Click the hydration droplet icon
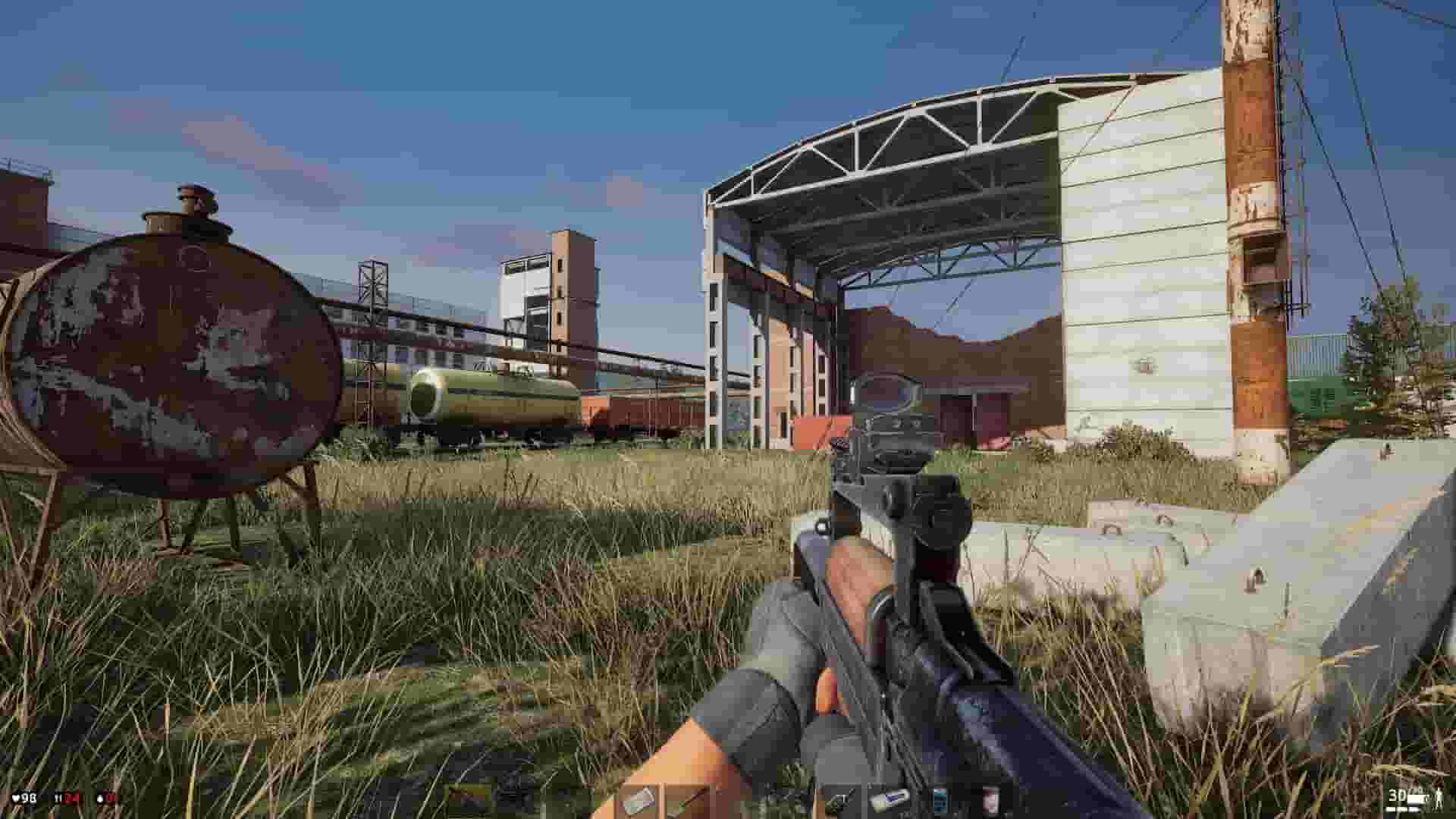 [x=99, y=798]
